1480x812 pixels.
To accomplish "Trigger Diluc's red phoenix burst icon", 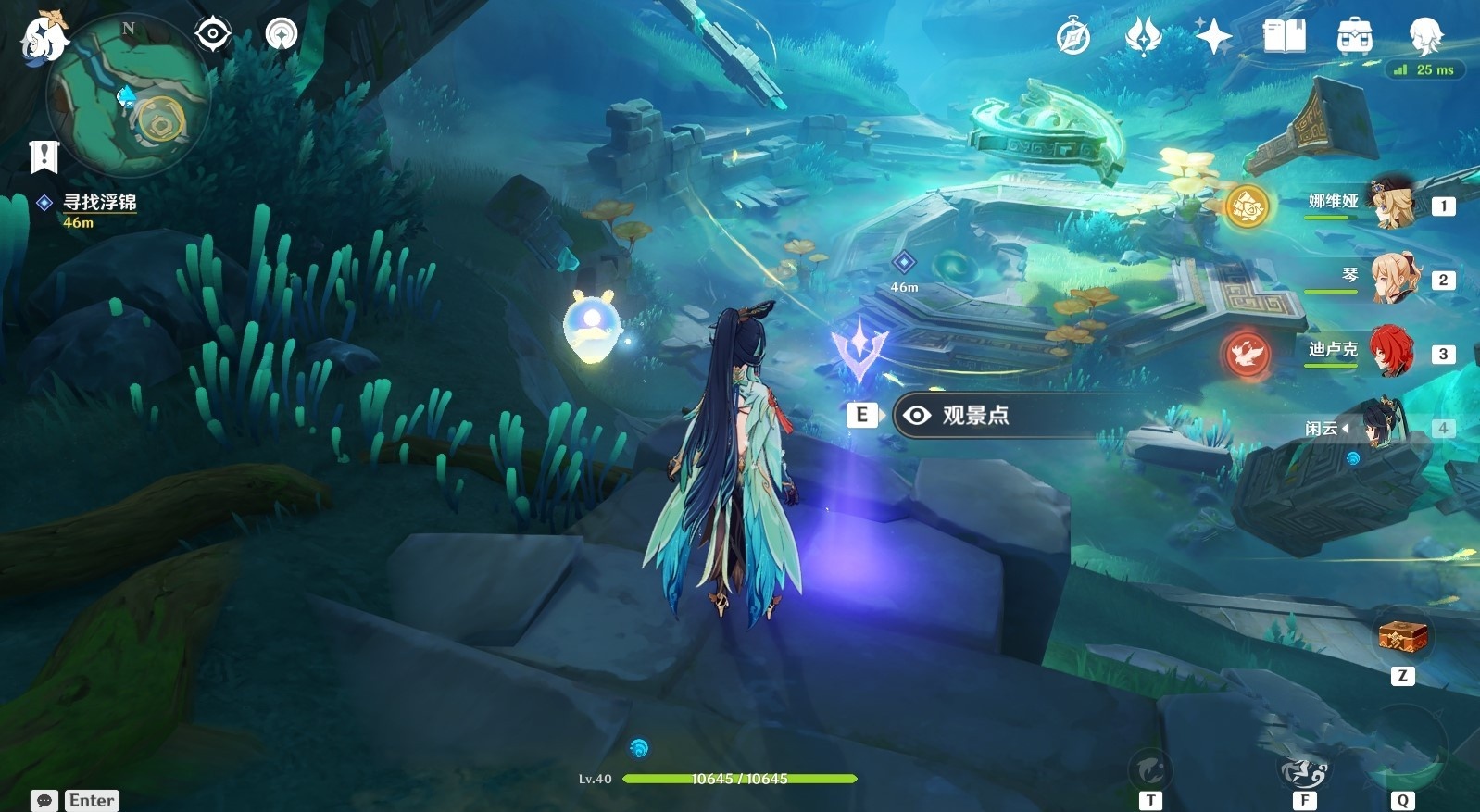I will (x=1248, y=353).
